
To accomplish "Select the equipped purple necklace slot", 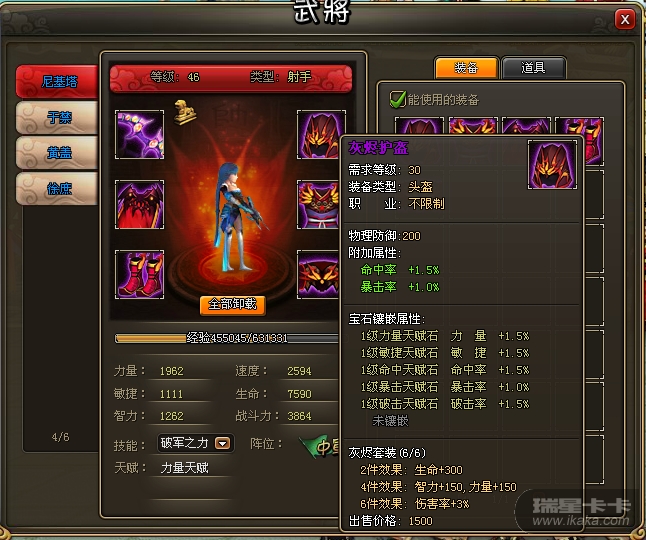I will point(139,134).
